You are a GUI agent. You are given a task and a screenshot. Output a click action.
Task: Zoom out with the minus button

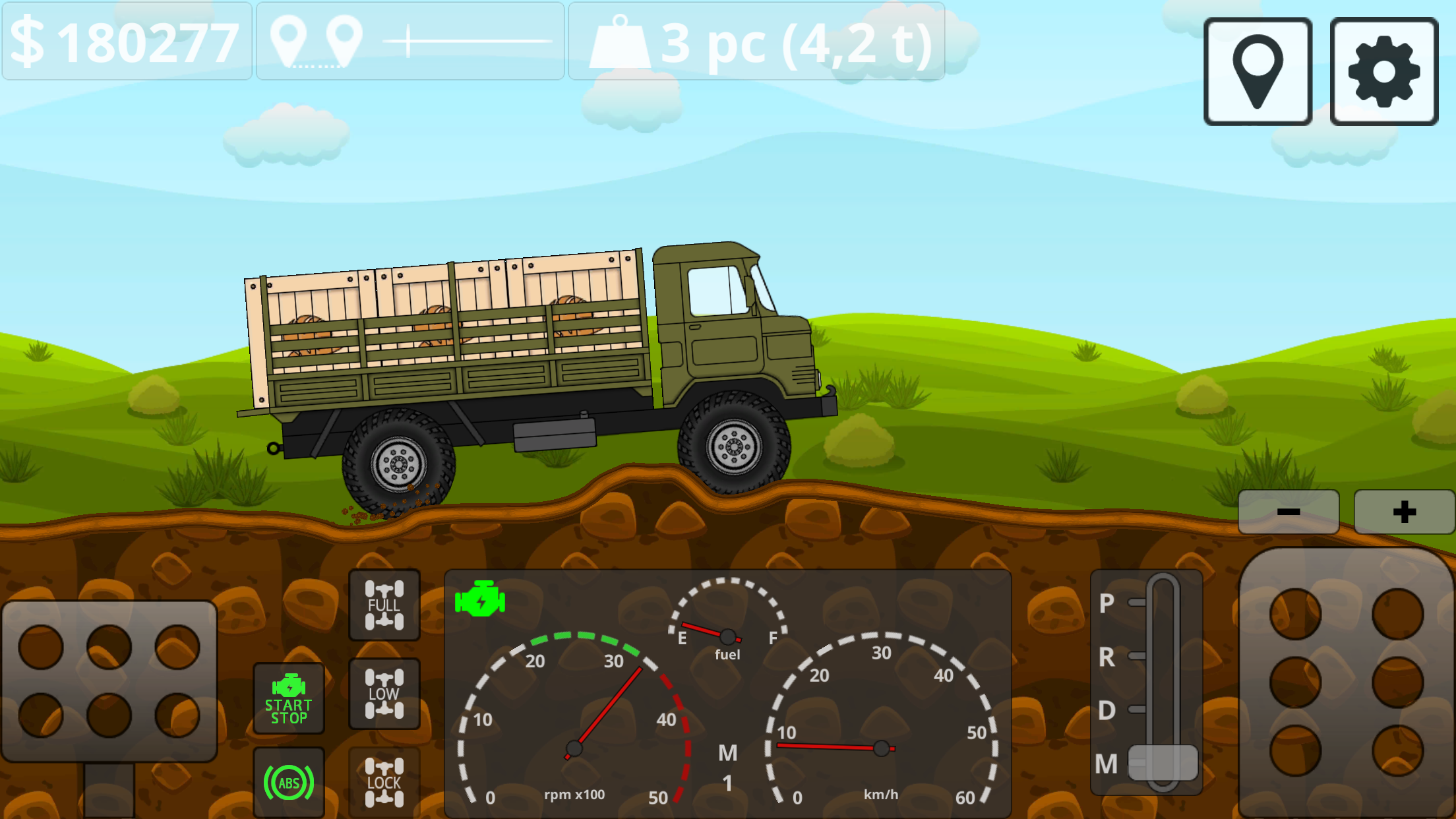(x=1287, y=511)
